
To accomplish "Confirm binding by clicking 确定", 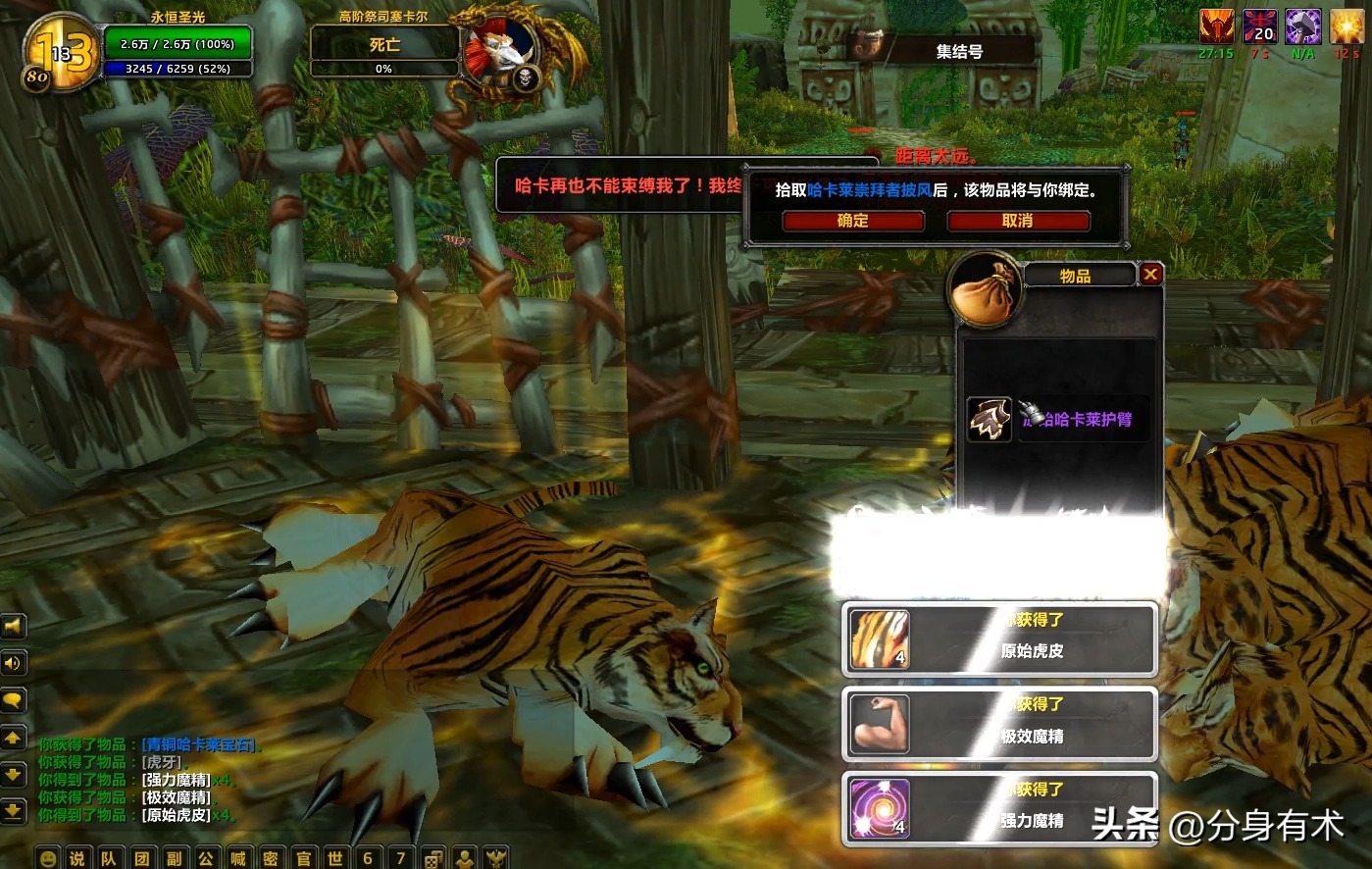I will (x=852, y=221).
